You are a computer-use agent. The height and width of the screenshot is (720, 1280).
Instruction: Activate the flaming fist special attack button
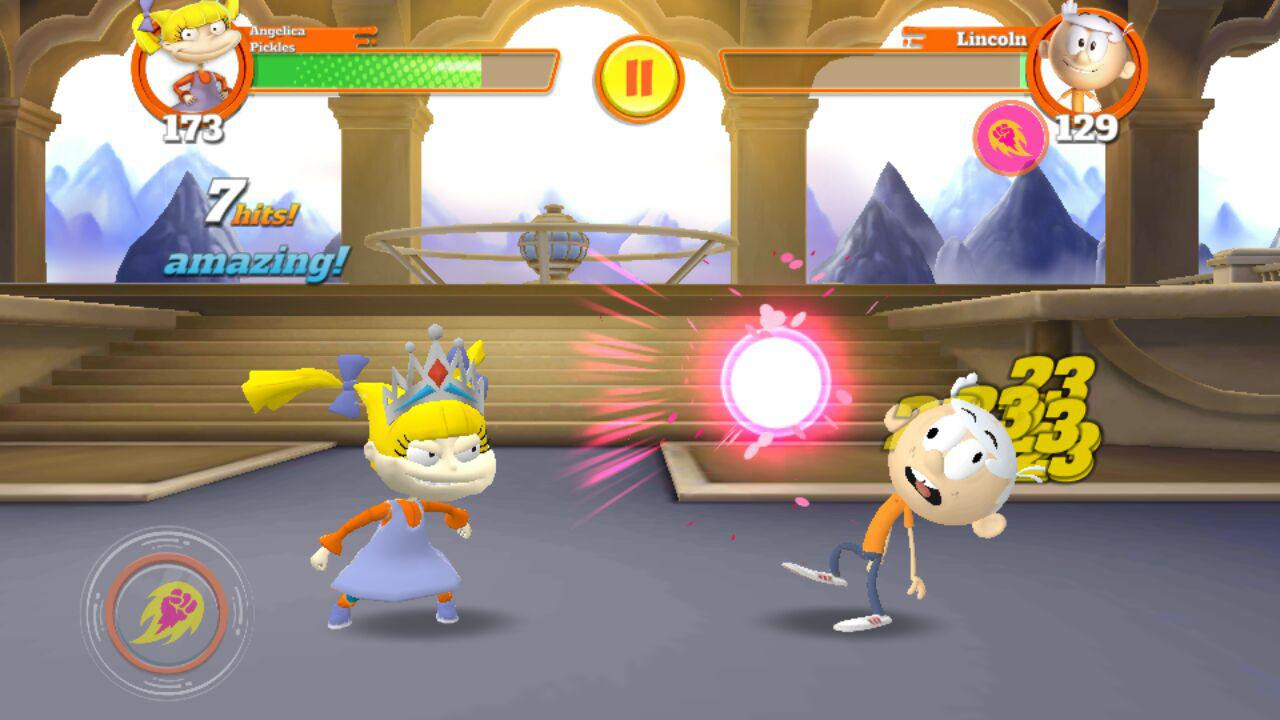click(x=167, y=612)
